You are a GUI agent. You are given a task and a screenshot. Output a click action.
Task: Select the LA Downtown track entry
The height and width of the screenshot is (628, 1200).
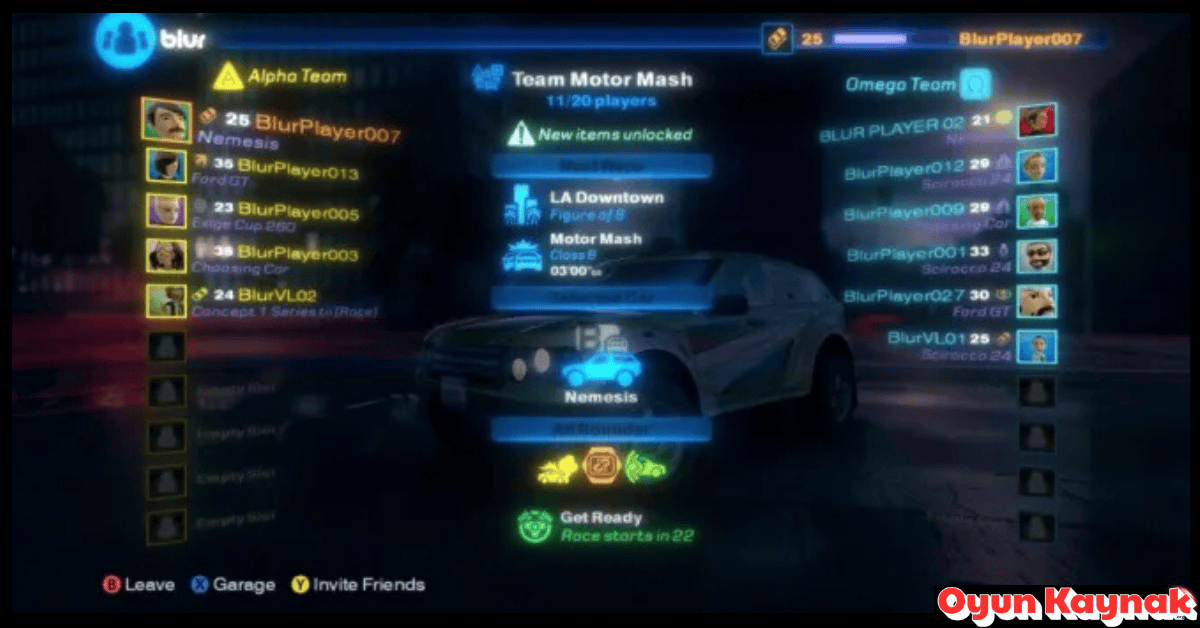(605, 198)
